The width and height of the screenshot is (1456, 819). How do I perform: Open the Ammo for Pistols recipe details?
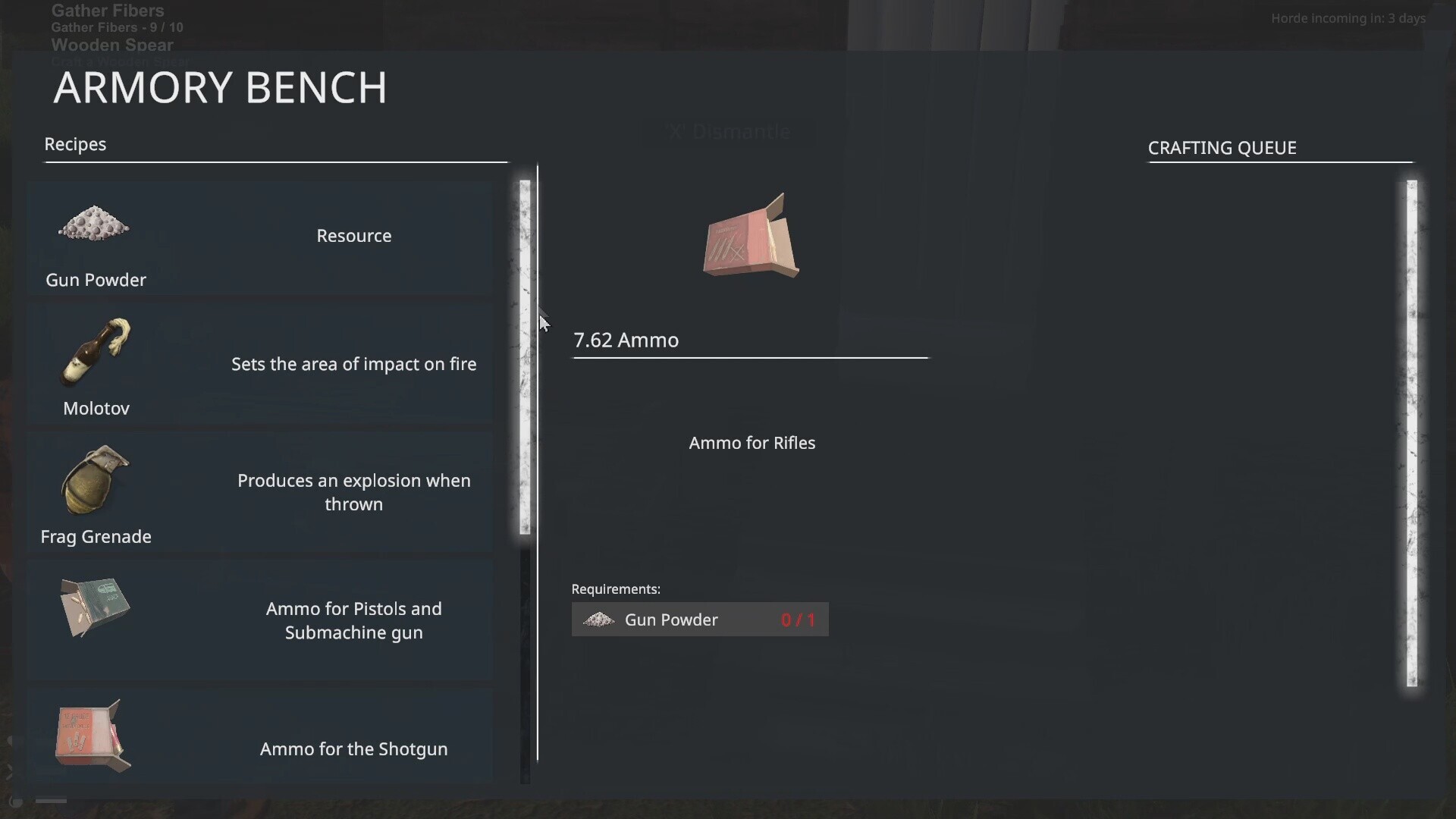pos(260,620)
